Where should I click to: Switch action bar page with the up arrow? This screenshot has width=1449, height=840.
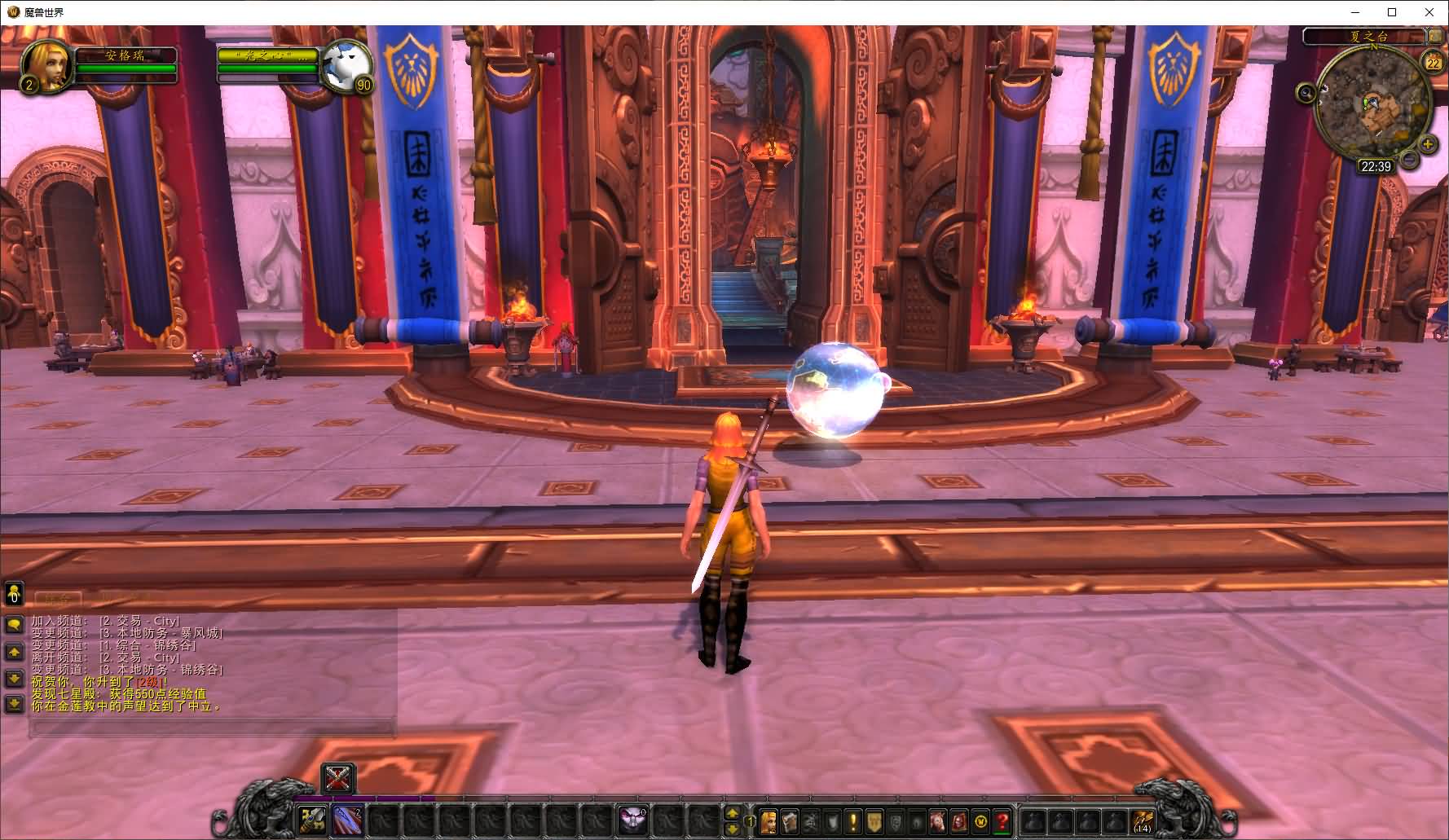pos(731,813)
